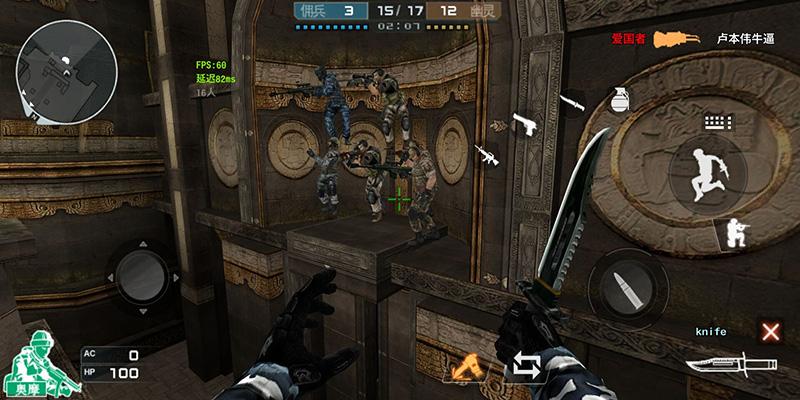Select the current knife weapon display

coord(729,365)
